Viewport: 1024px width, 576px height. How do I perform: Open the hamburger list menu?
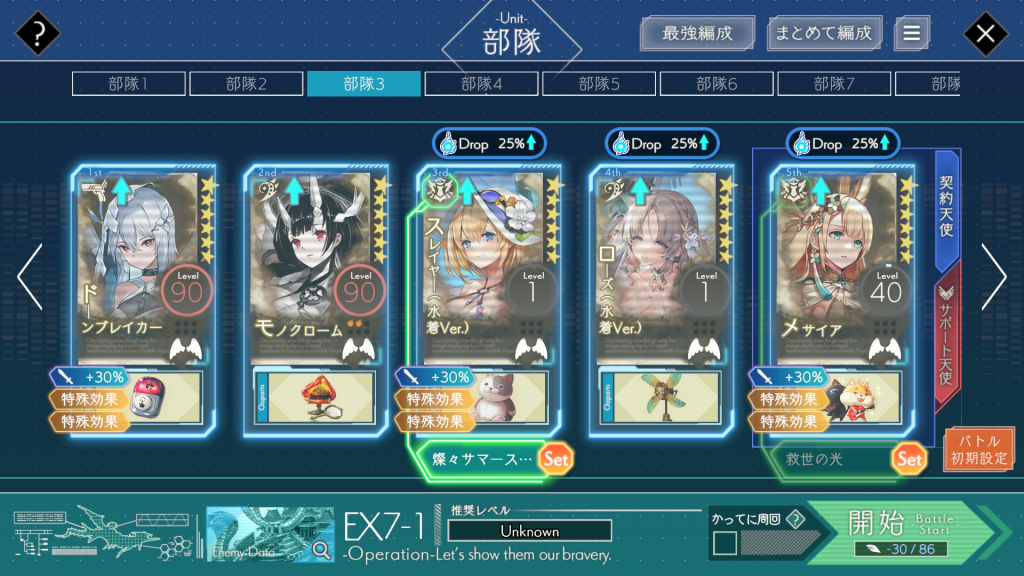911,33
